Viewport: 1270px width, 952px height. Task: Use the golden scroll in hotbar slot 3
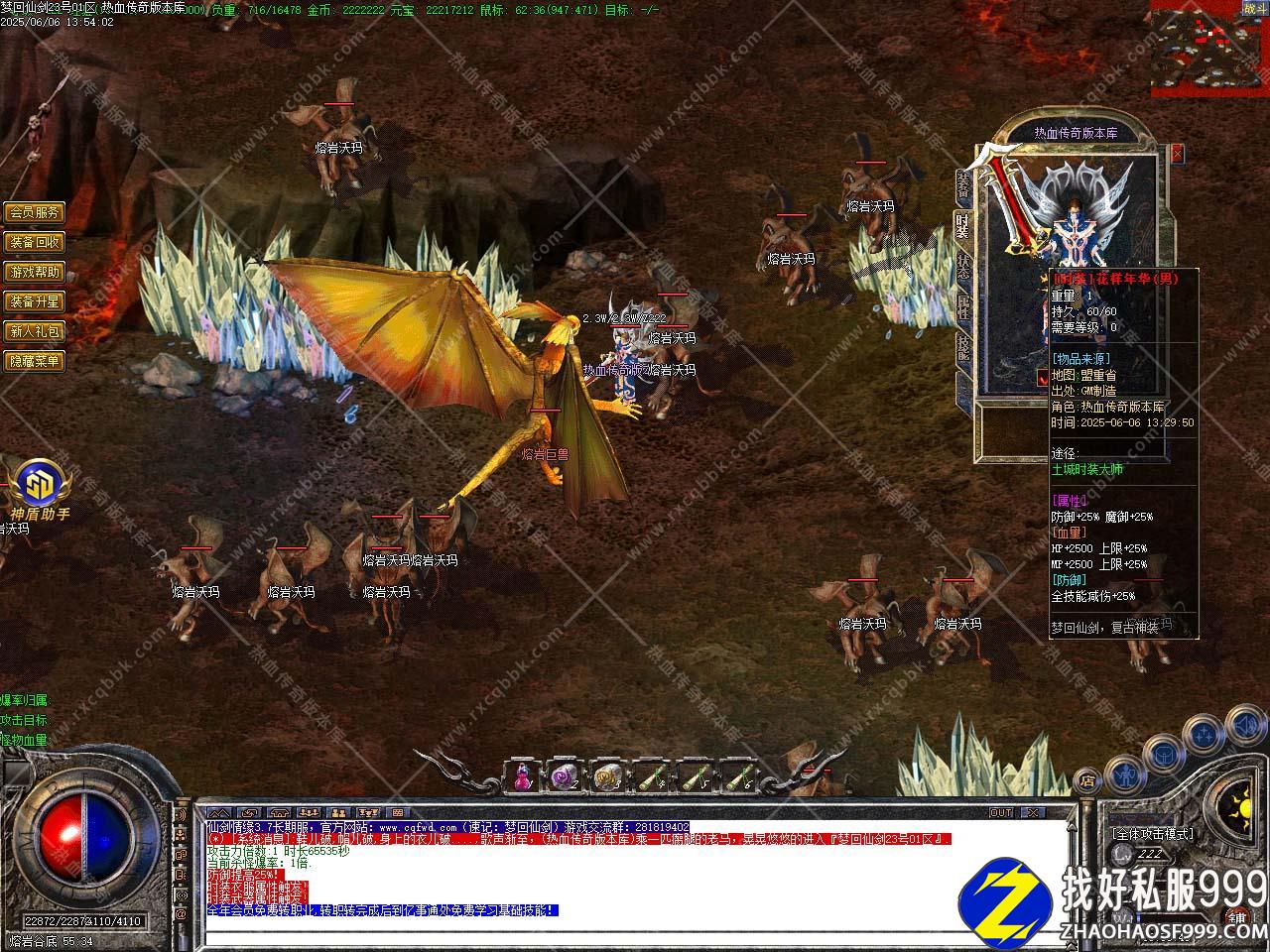(x=607, y=777)
